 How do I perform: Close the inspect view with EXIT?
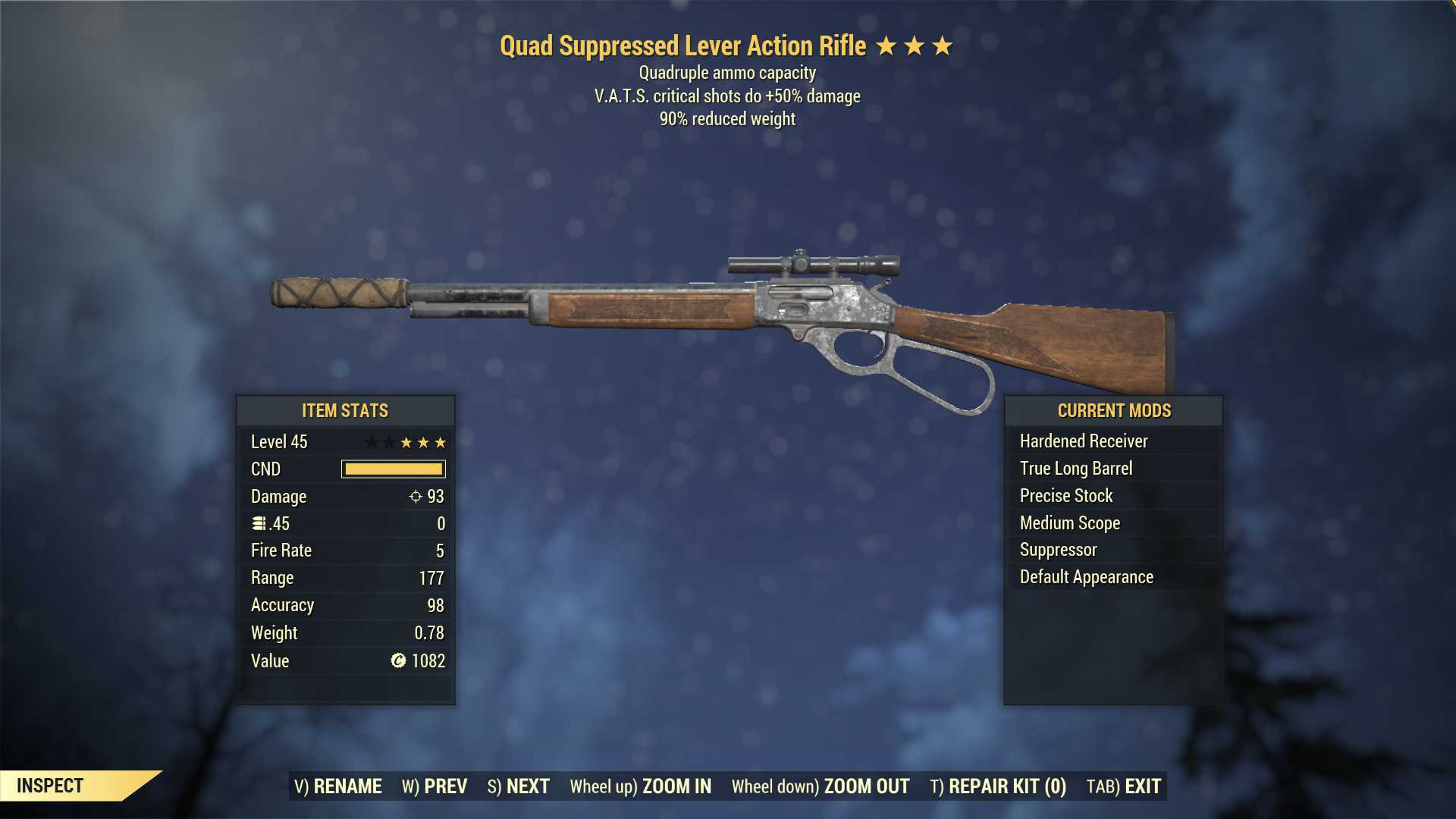click(x=1124, y=786)
